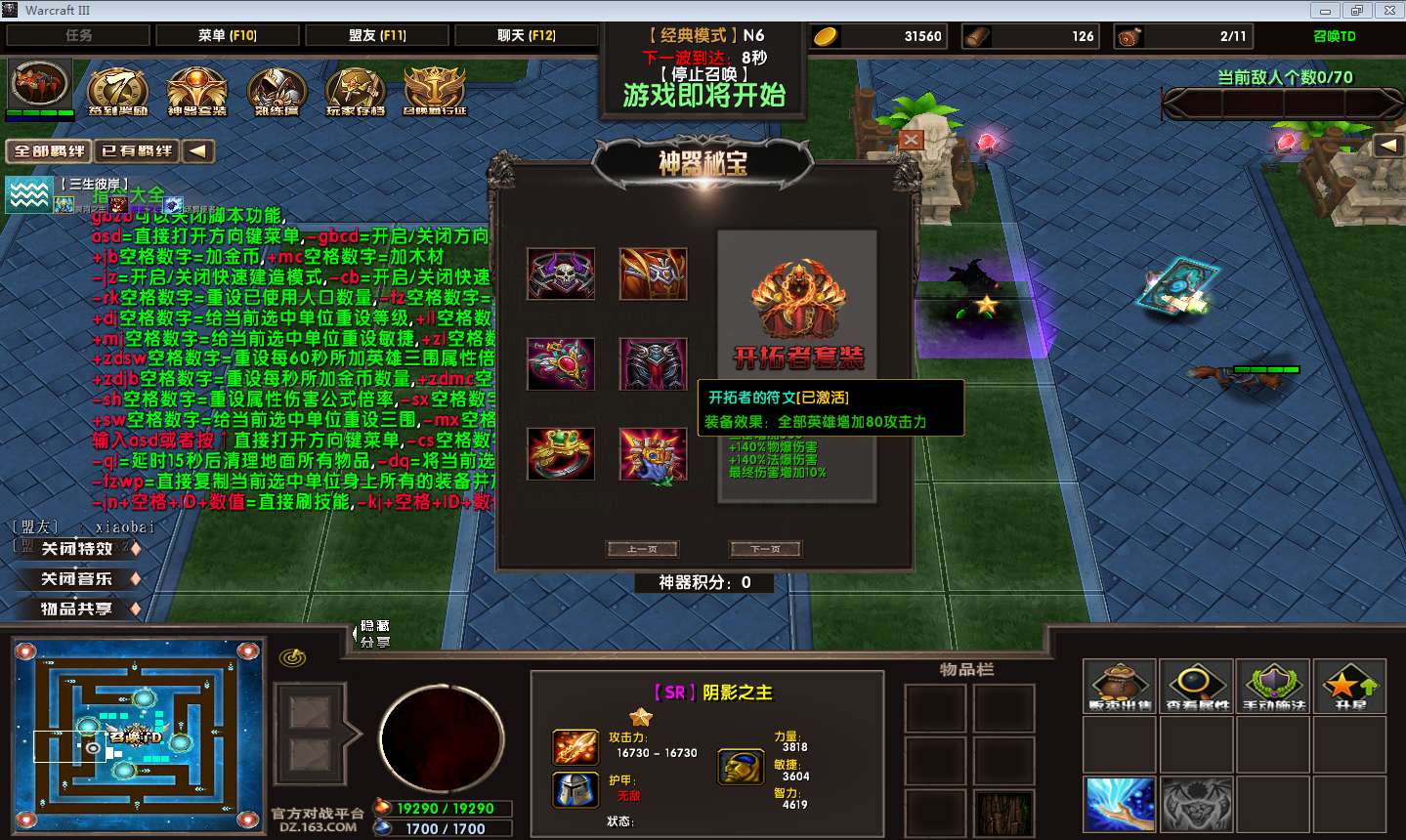Open the 聊天 (F12) chat log
The width and height of the screenshot is (1406, 840).
(x=526, y=35)
